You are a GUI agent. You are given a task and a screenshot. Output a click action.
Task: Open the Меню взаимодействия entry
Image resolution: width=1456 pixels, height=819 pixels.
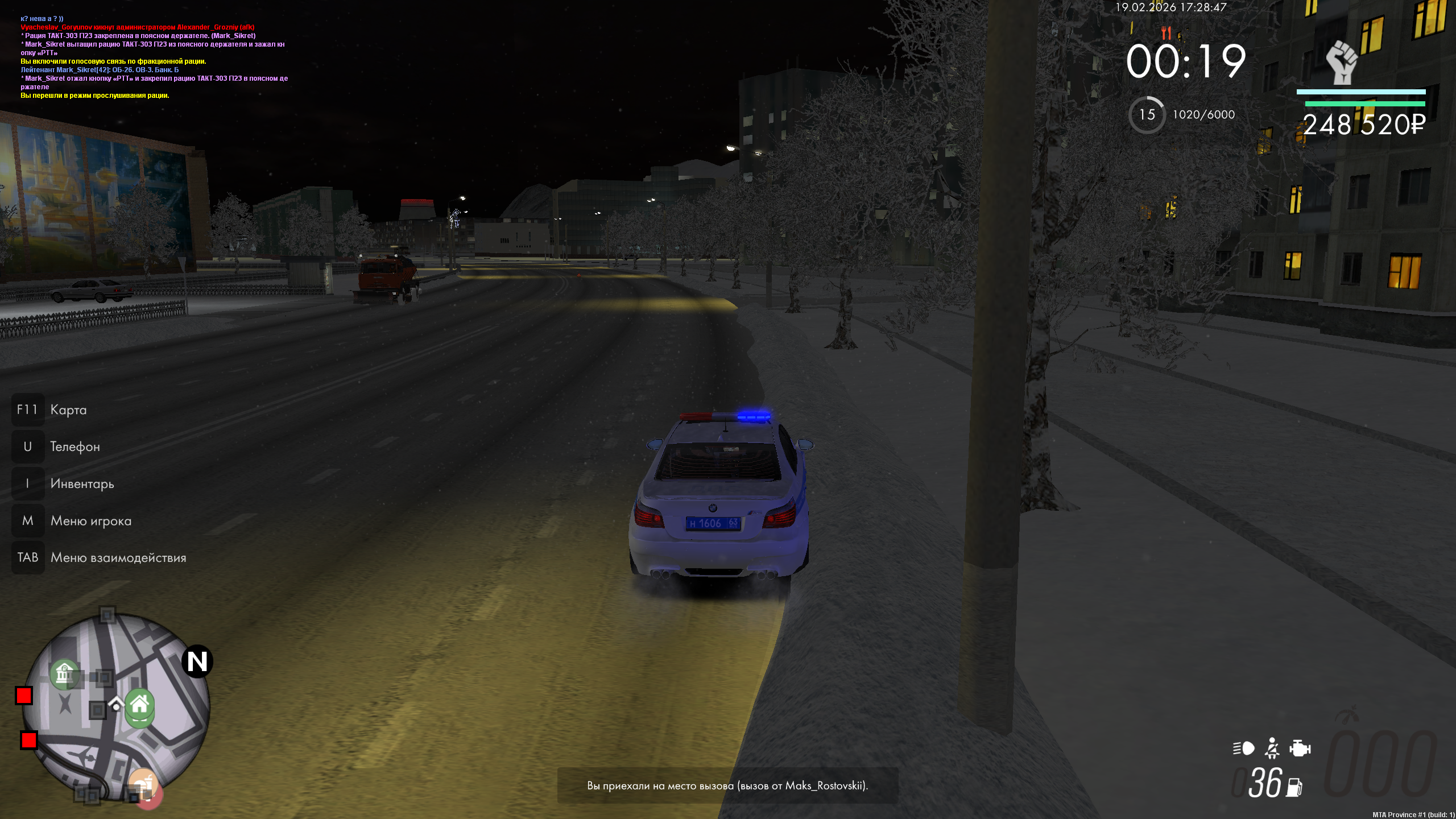(118, 557)
